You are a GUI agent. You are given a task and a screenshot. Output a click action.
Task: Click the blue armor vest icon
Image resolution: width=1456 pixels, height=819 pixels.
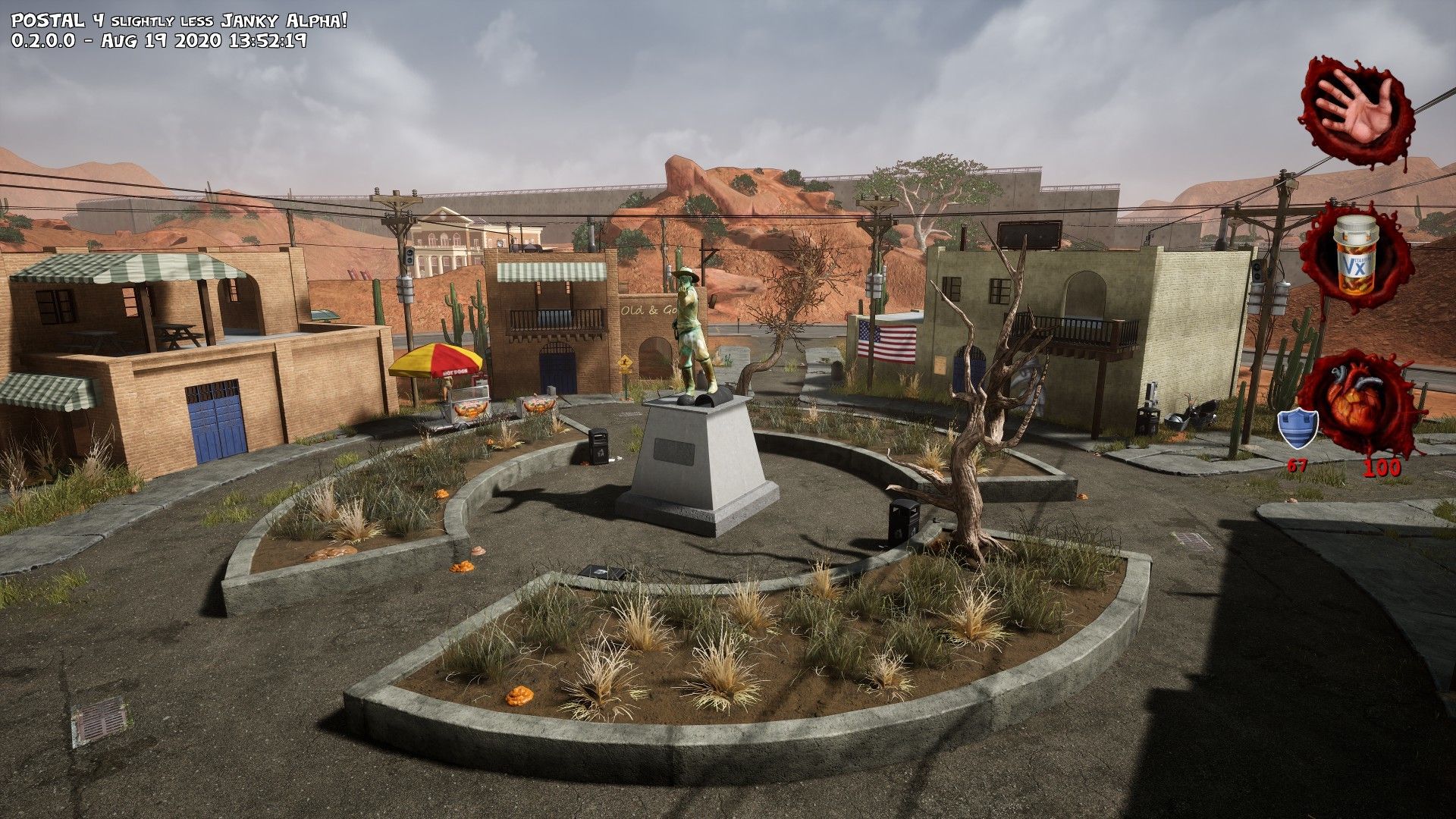coord(1298,428)
